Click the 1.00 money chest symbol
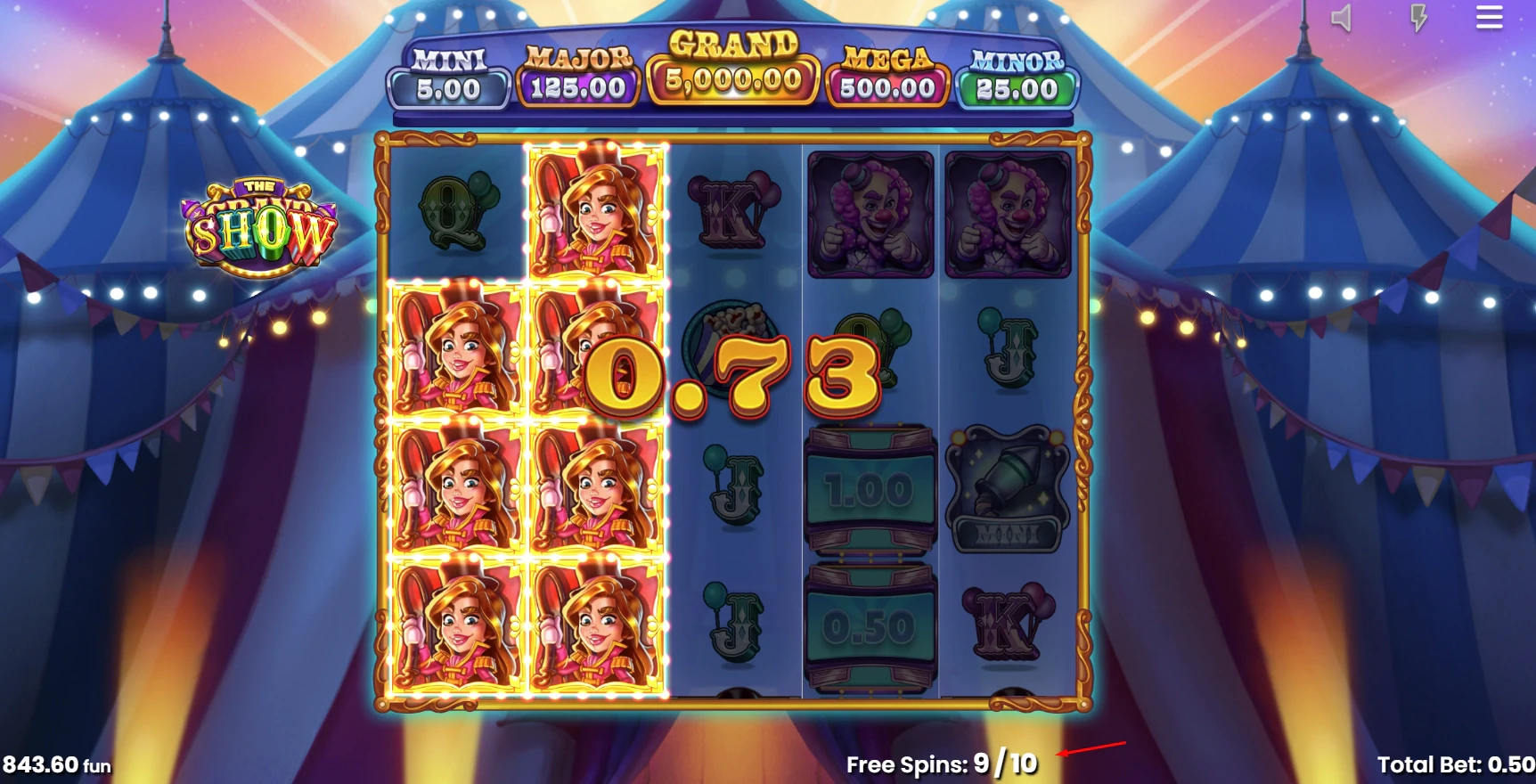The height and width of the screenshot is (784, 1536). tap(869, 487)
